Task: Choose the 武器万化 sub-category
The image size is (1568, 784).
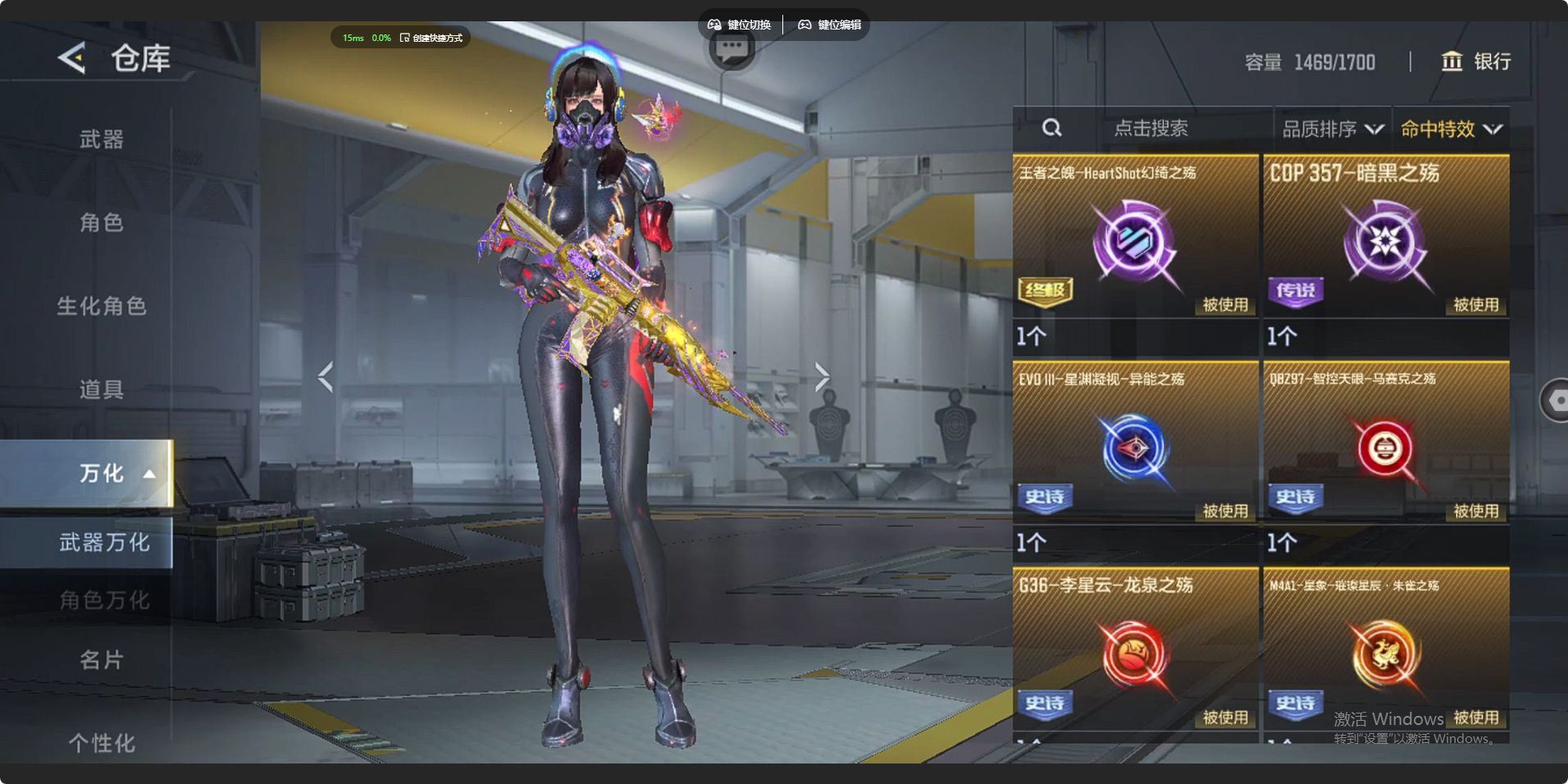Action: (103, 542)
